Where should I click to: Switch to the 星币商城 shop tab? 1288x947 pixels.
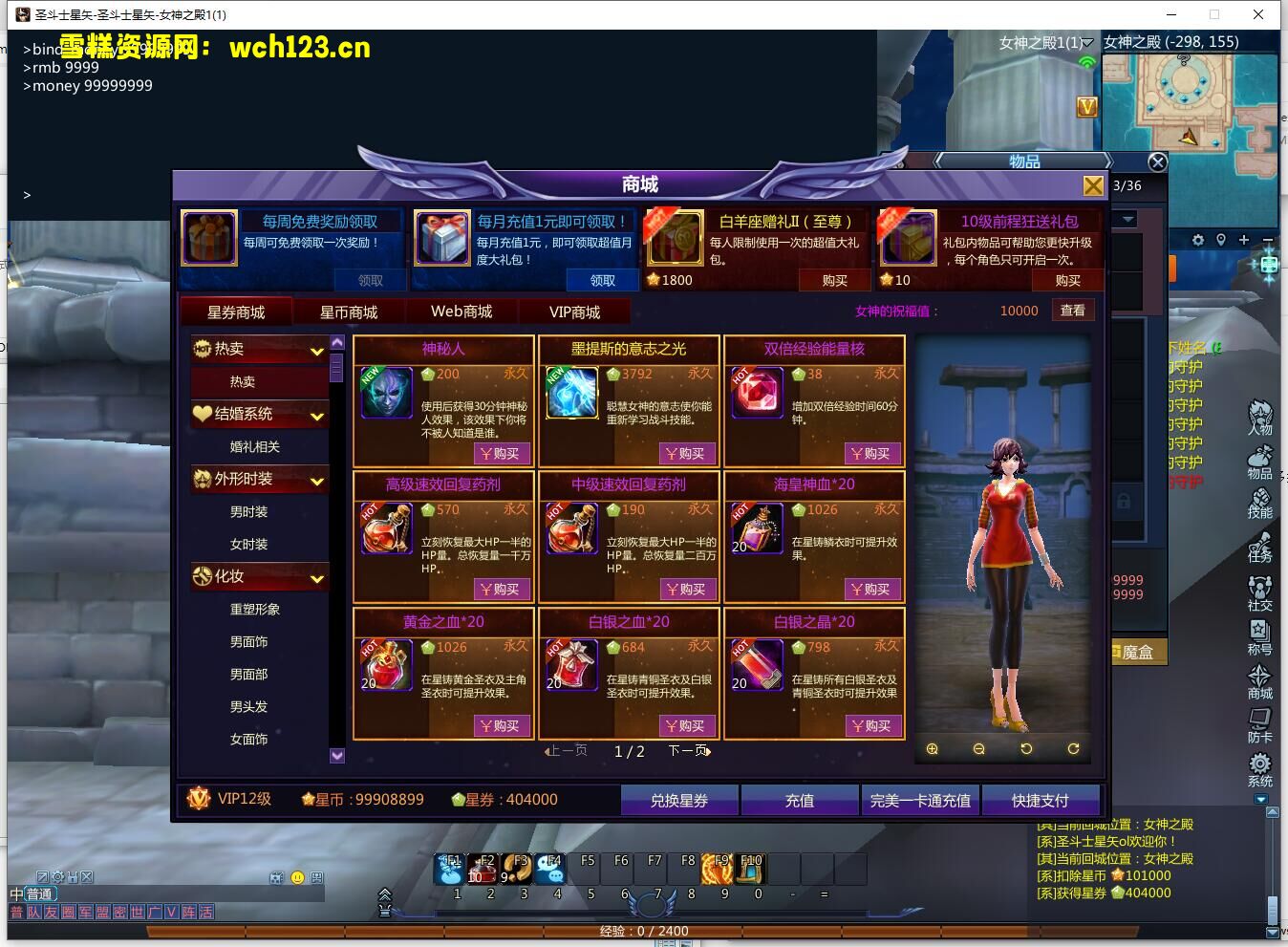pos(350,311)
